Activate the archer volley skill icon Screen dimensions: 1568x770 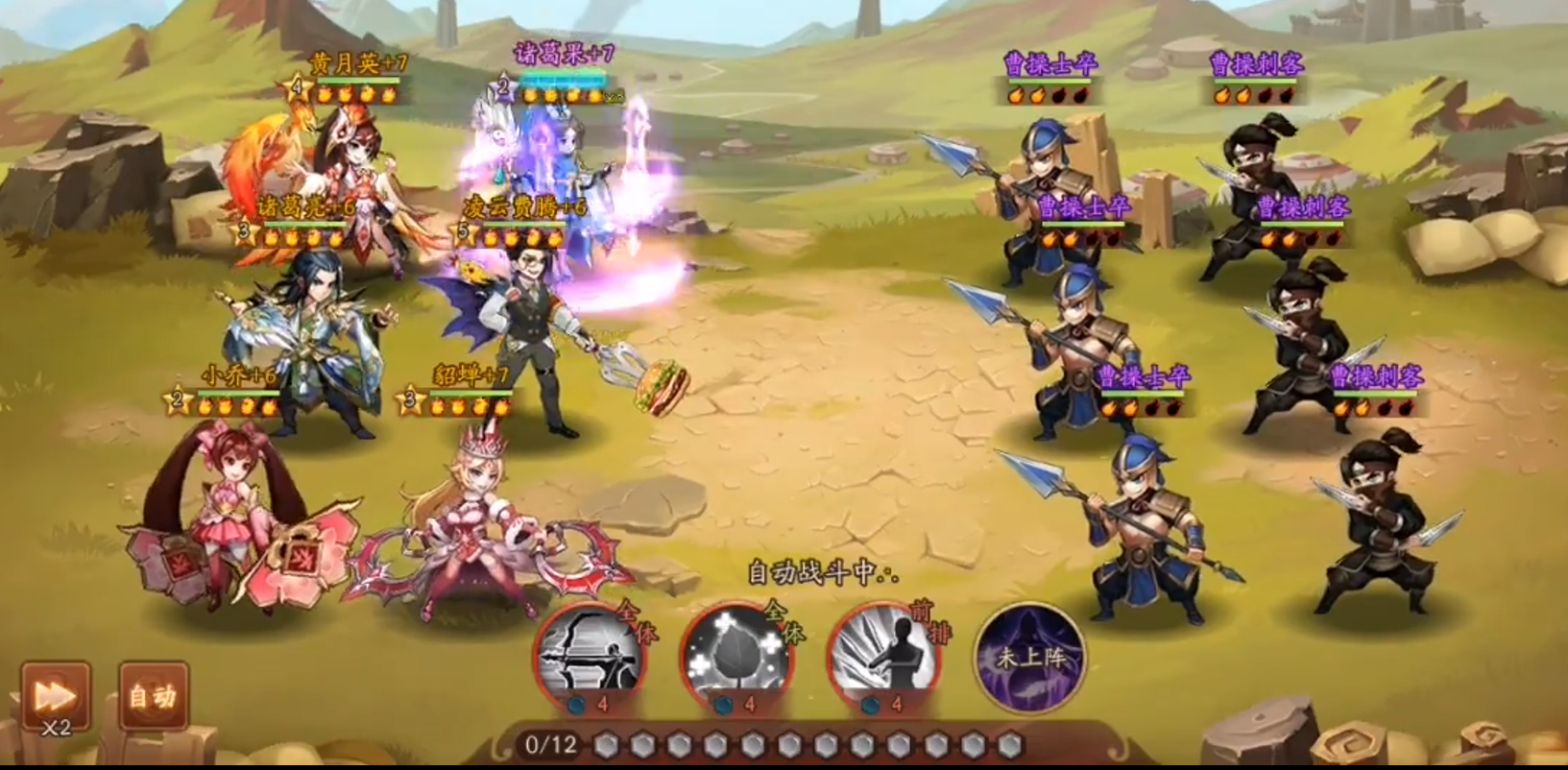[589, 656]
